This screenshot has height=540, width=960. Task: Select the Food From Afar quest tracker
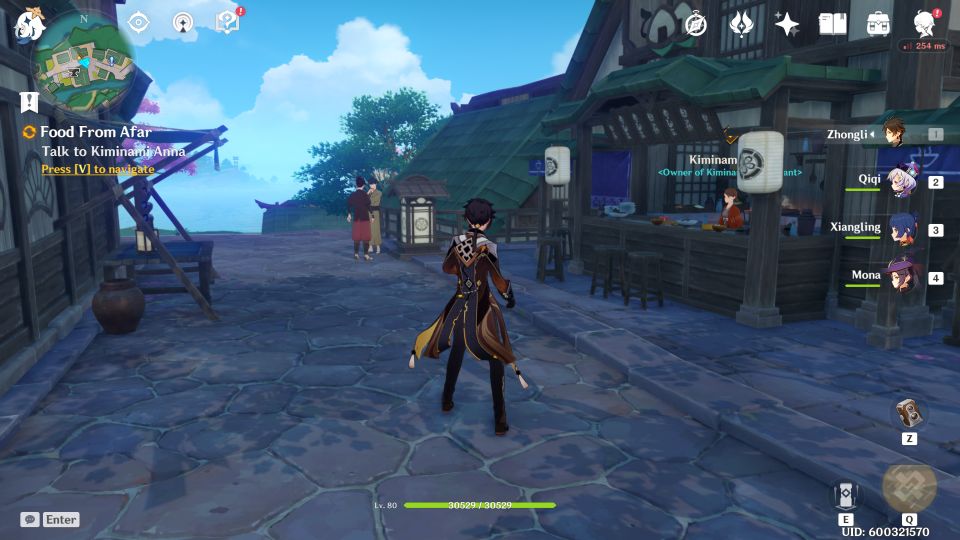(x=96, y=132)
